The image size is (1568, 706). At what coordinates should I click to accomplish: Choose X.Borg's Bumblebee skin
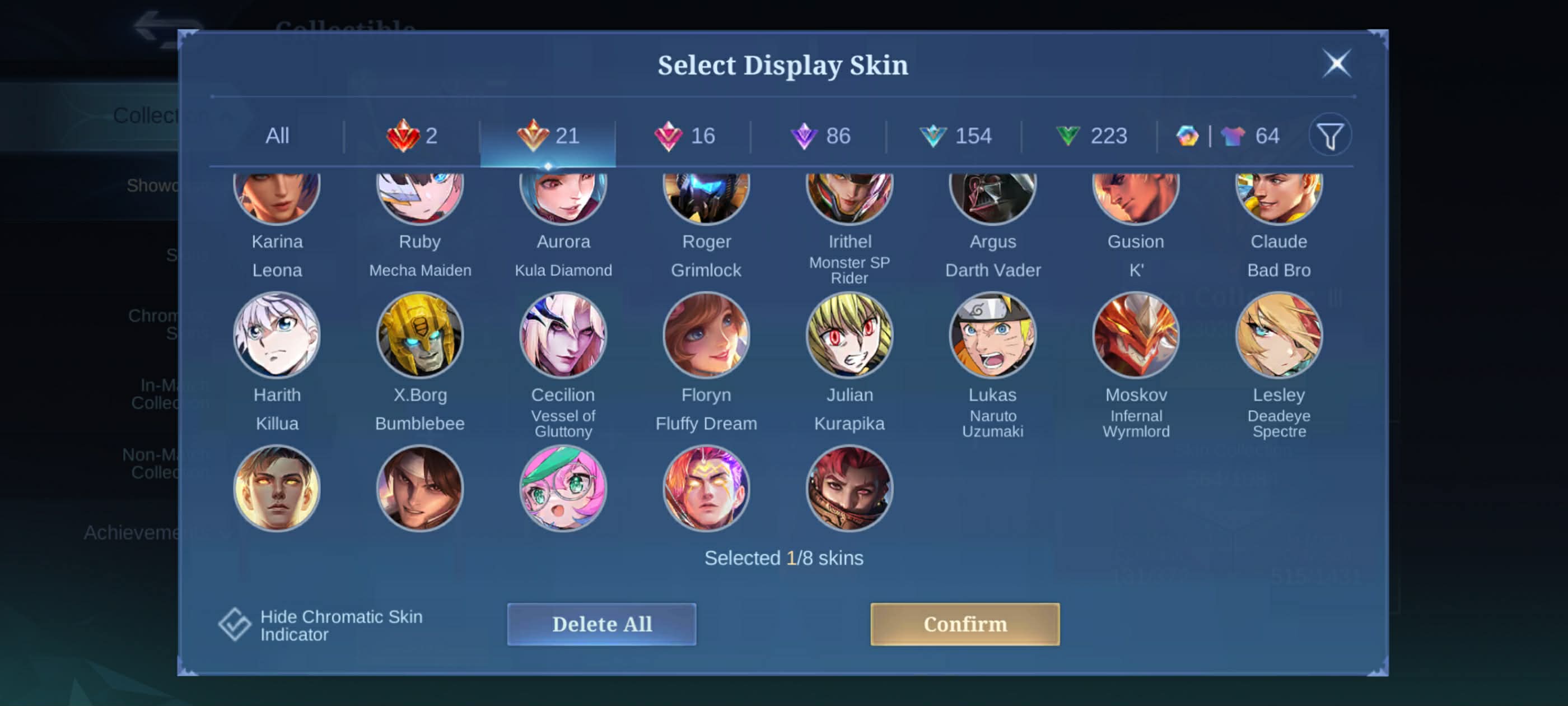click(420, 335)
